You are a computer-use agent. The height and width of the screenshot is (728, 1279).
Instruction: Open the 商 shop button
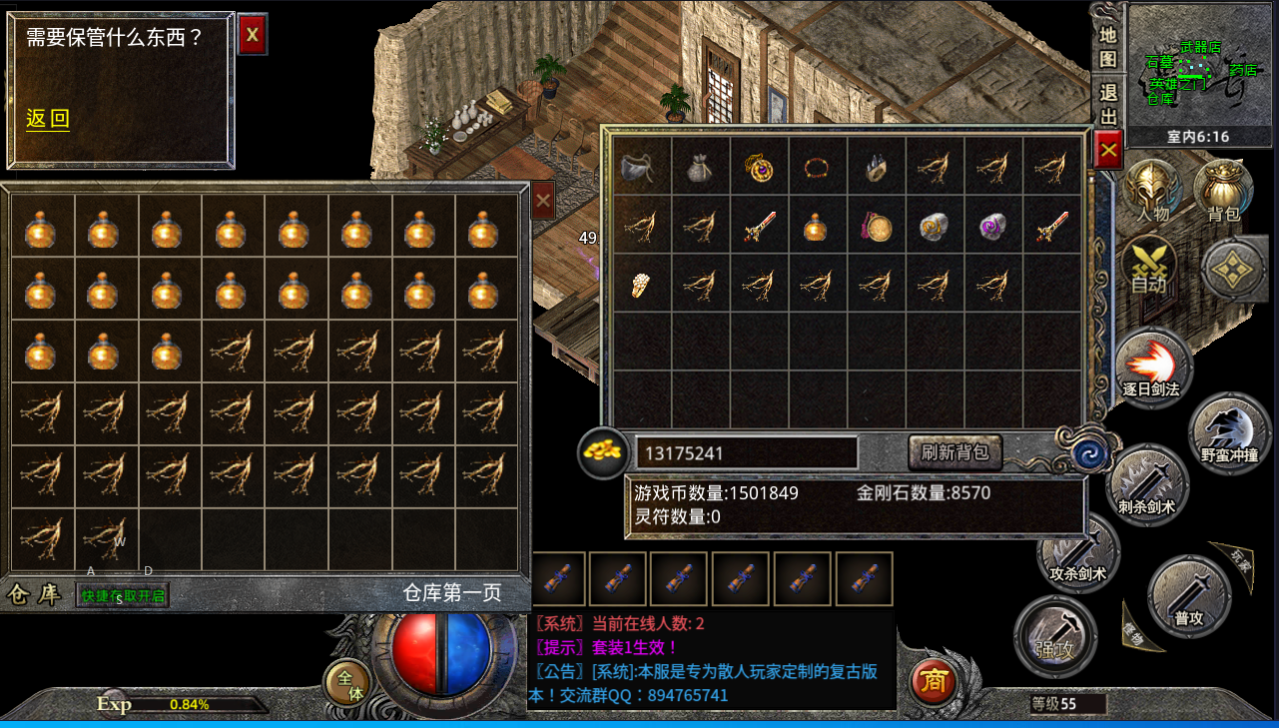coord(933,681)
